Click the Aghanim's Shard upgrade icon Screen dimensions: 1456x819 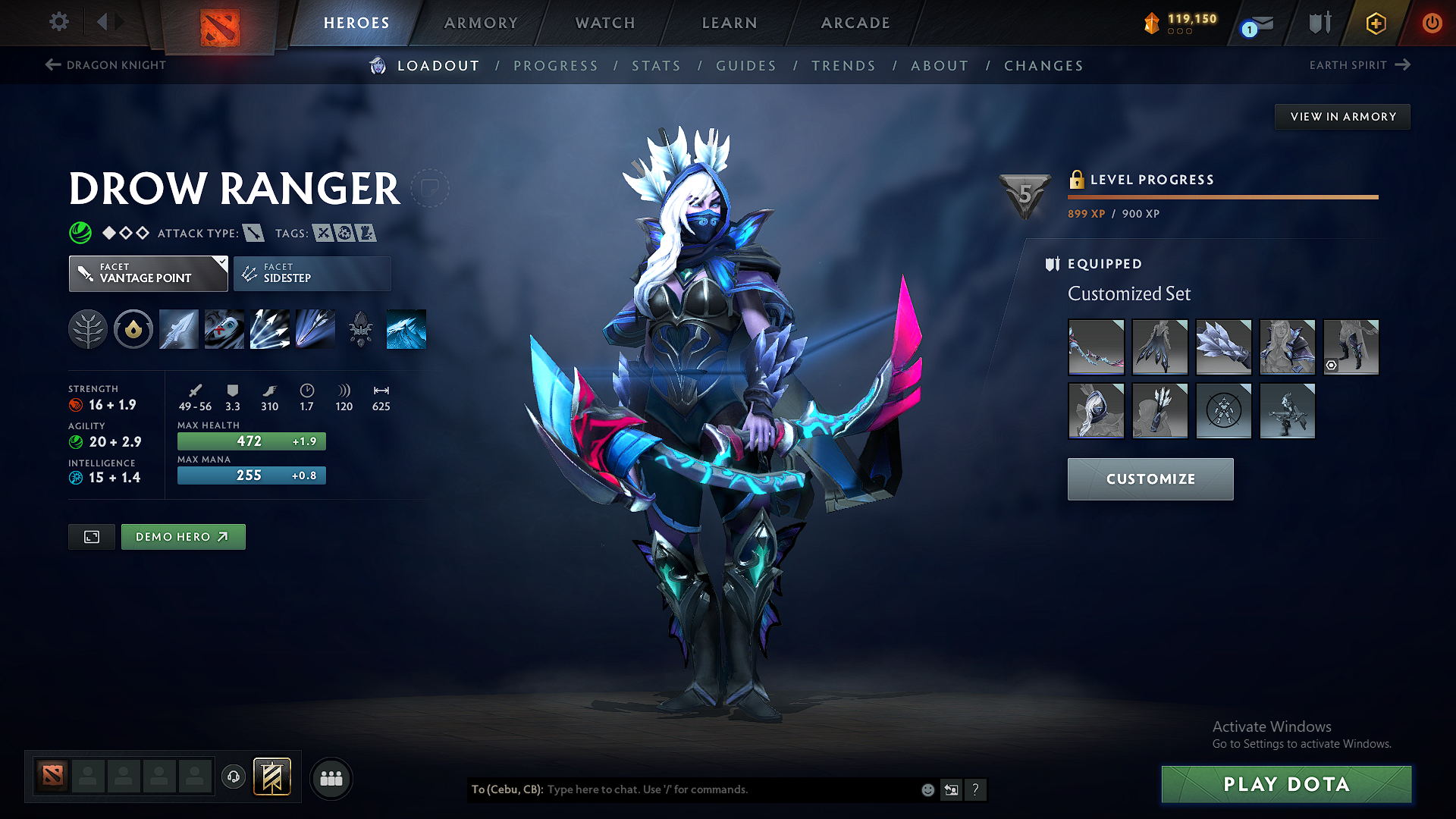[360, 329]
